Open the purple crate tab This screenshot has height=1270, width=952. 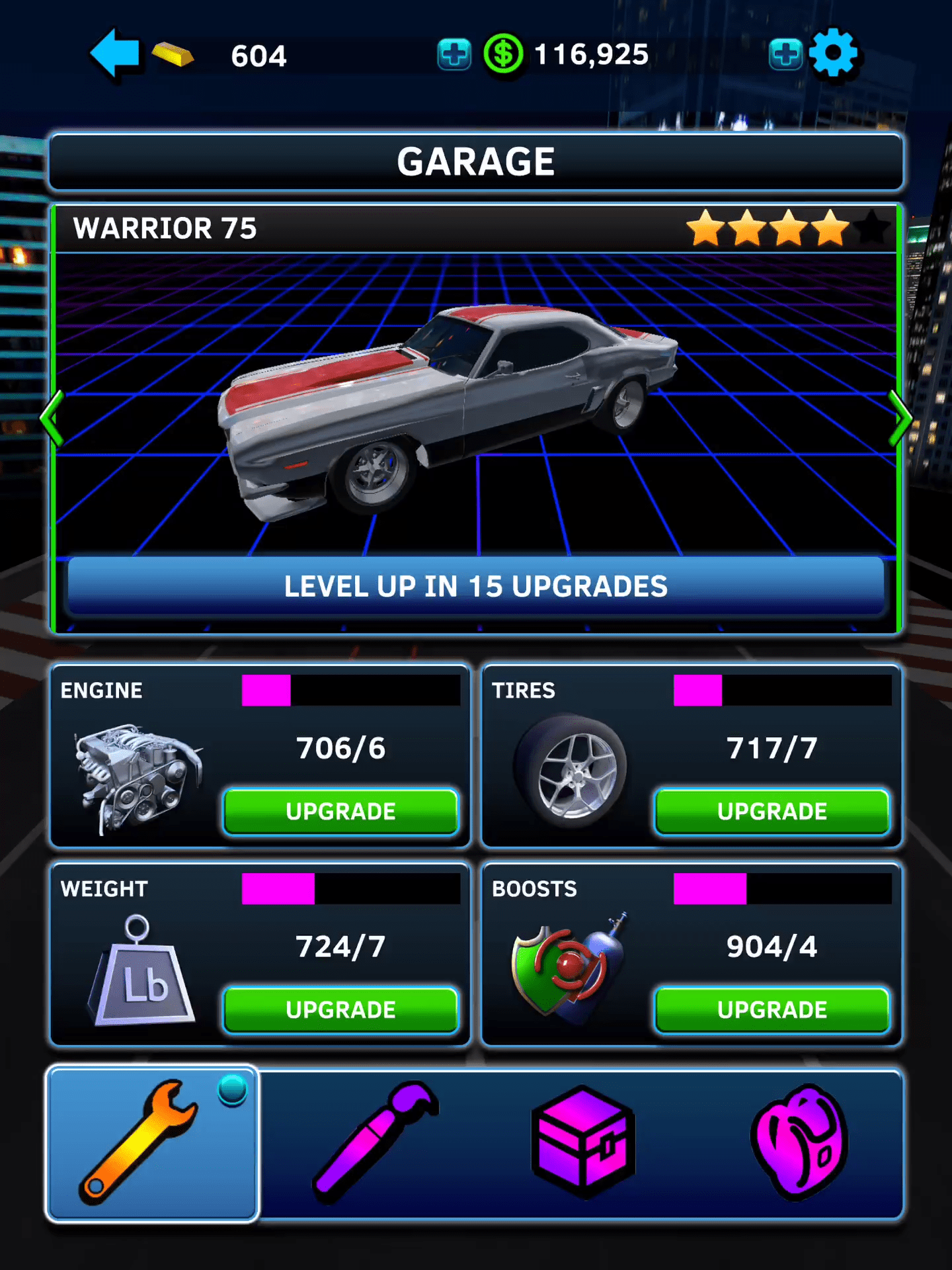(x=583, y=1143)
